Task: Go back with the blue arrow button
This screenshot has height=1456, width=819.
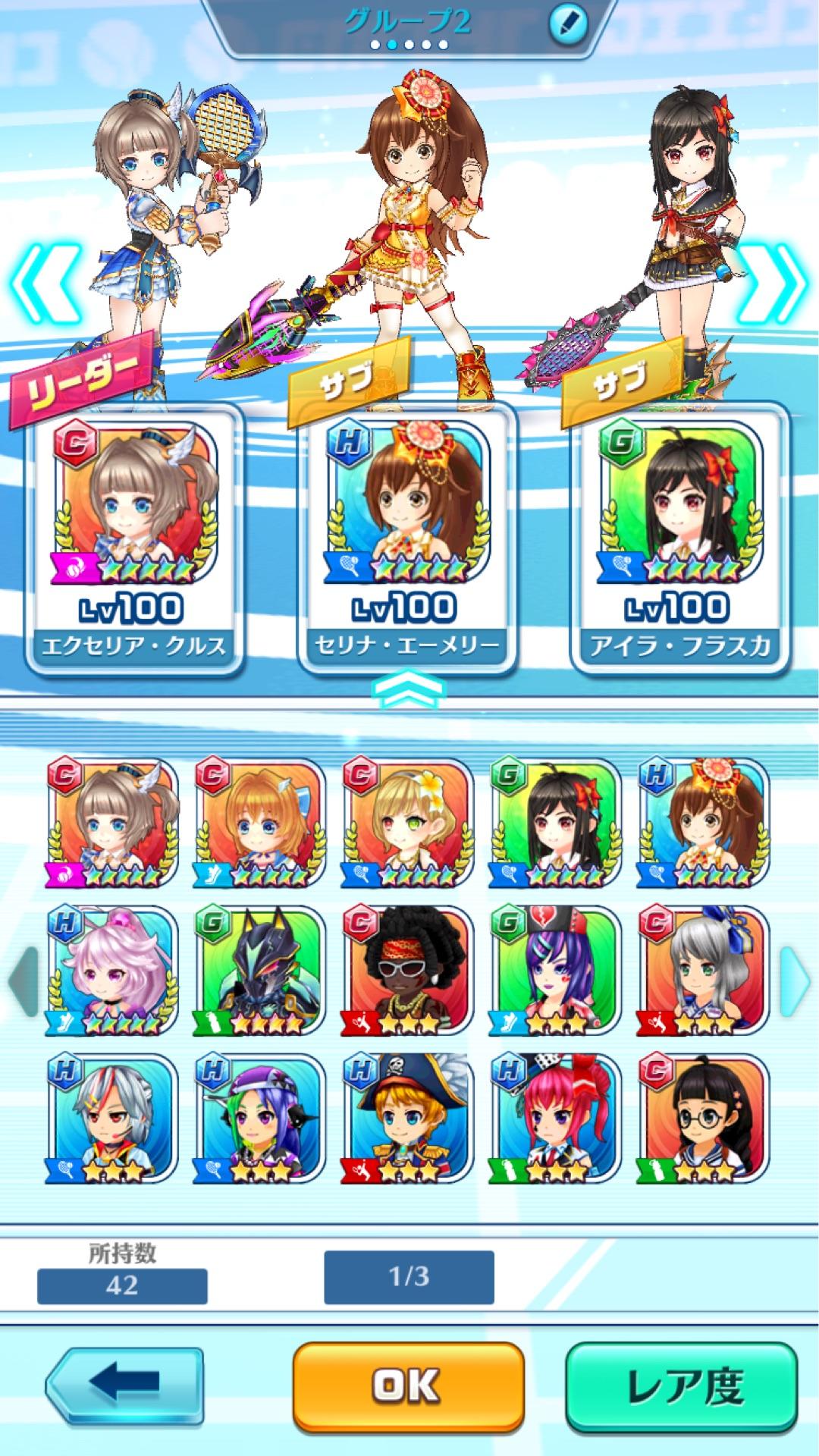Action: 124,1385
